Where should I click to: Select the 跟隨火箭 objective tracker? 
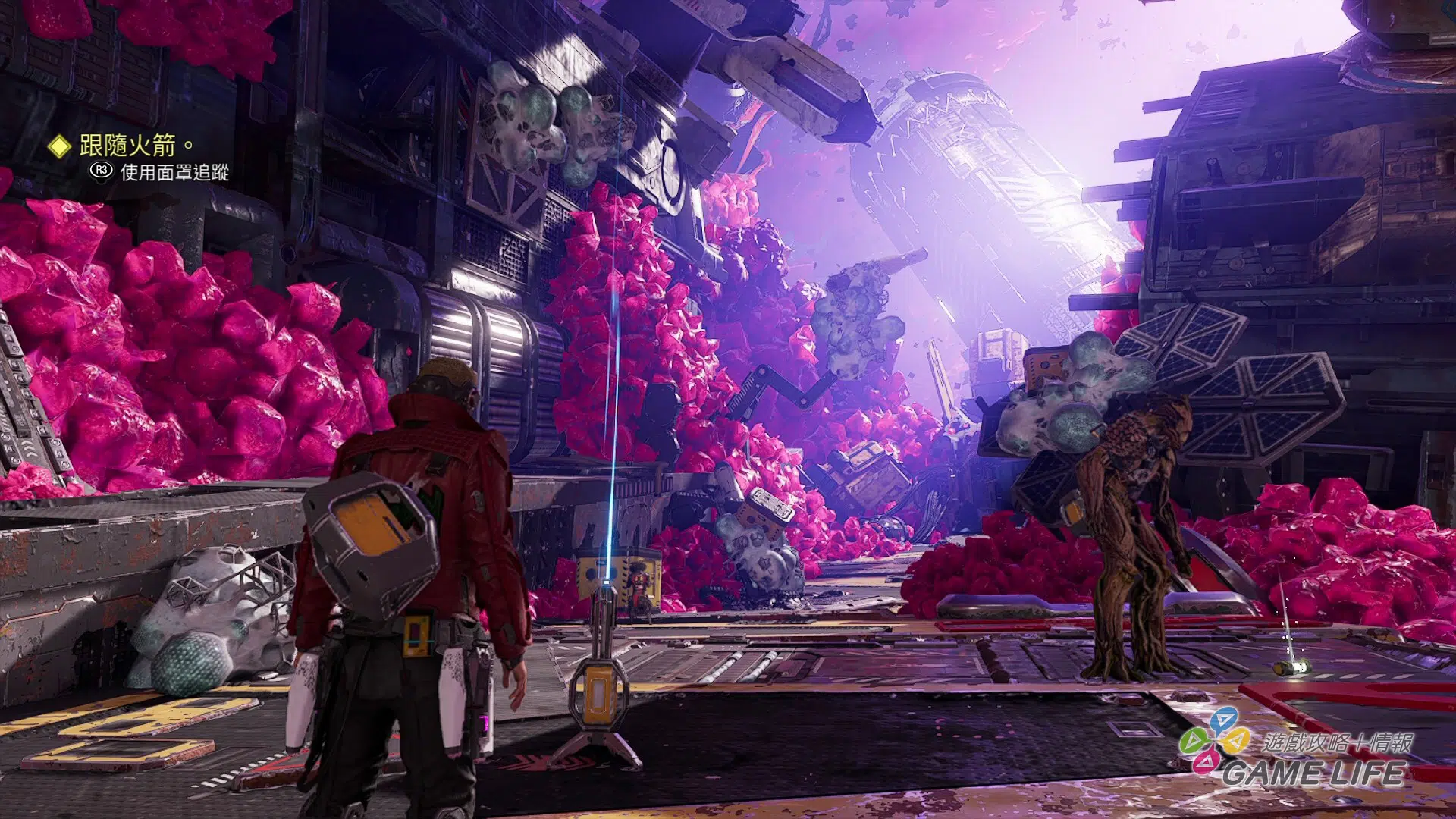pyautogui.click(x=127, y=145)
